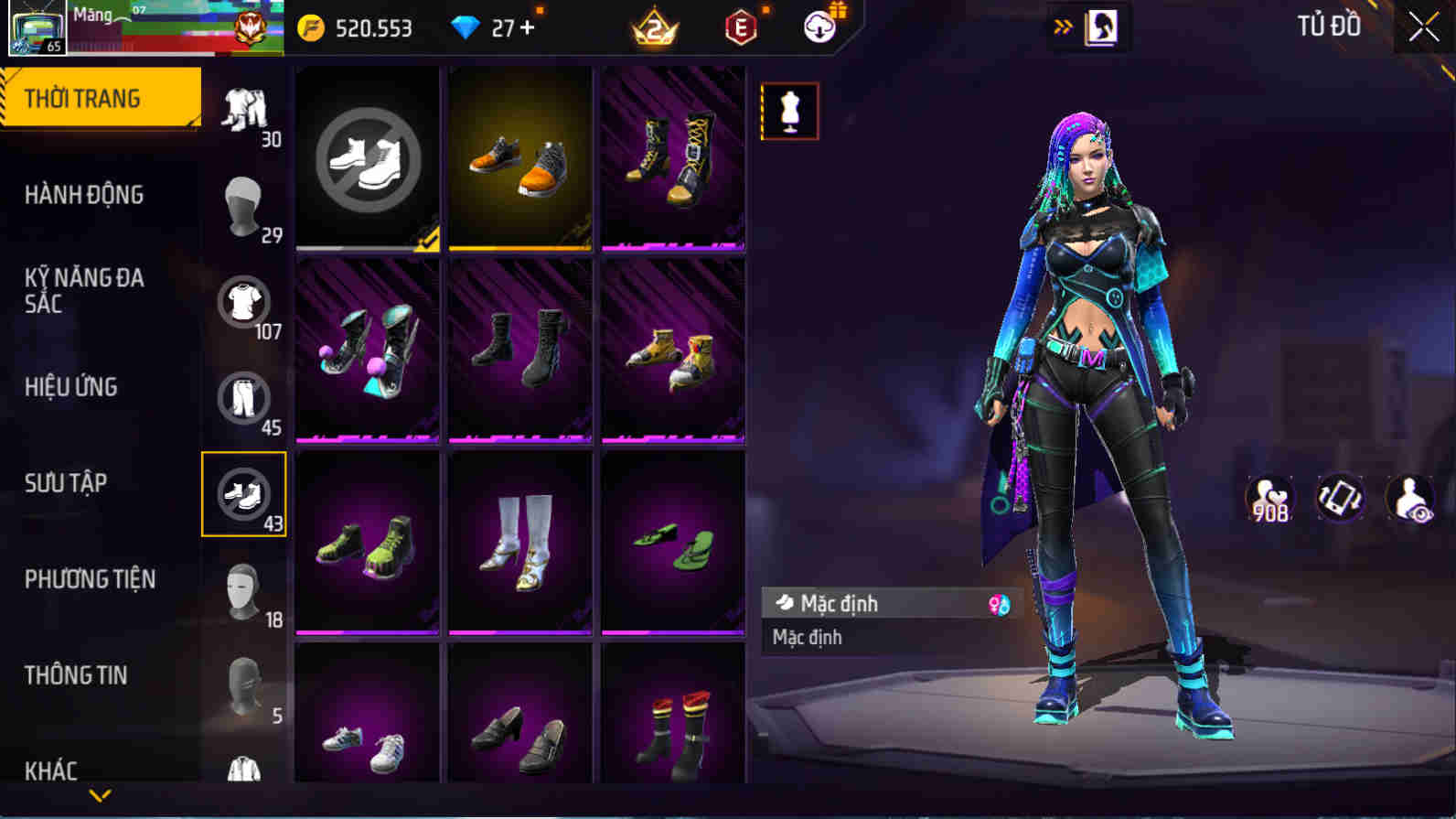Image resolution: width=1456 pixels, height=819 pixels.
Task: Click the mannequin outfit preview icon
Action: click(789, 112)
